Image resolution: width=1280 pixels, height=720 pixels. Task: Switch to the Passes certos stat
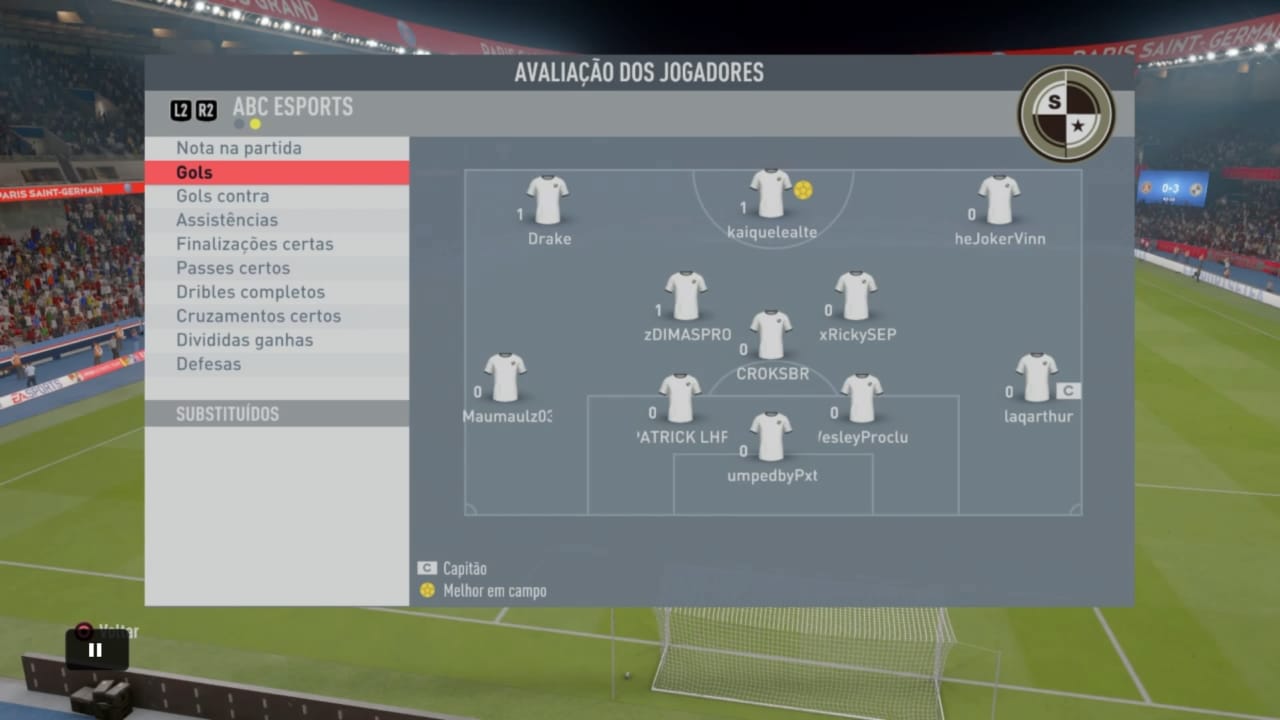[x=233, y=268]
